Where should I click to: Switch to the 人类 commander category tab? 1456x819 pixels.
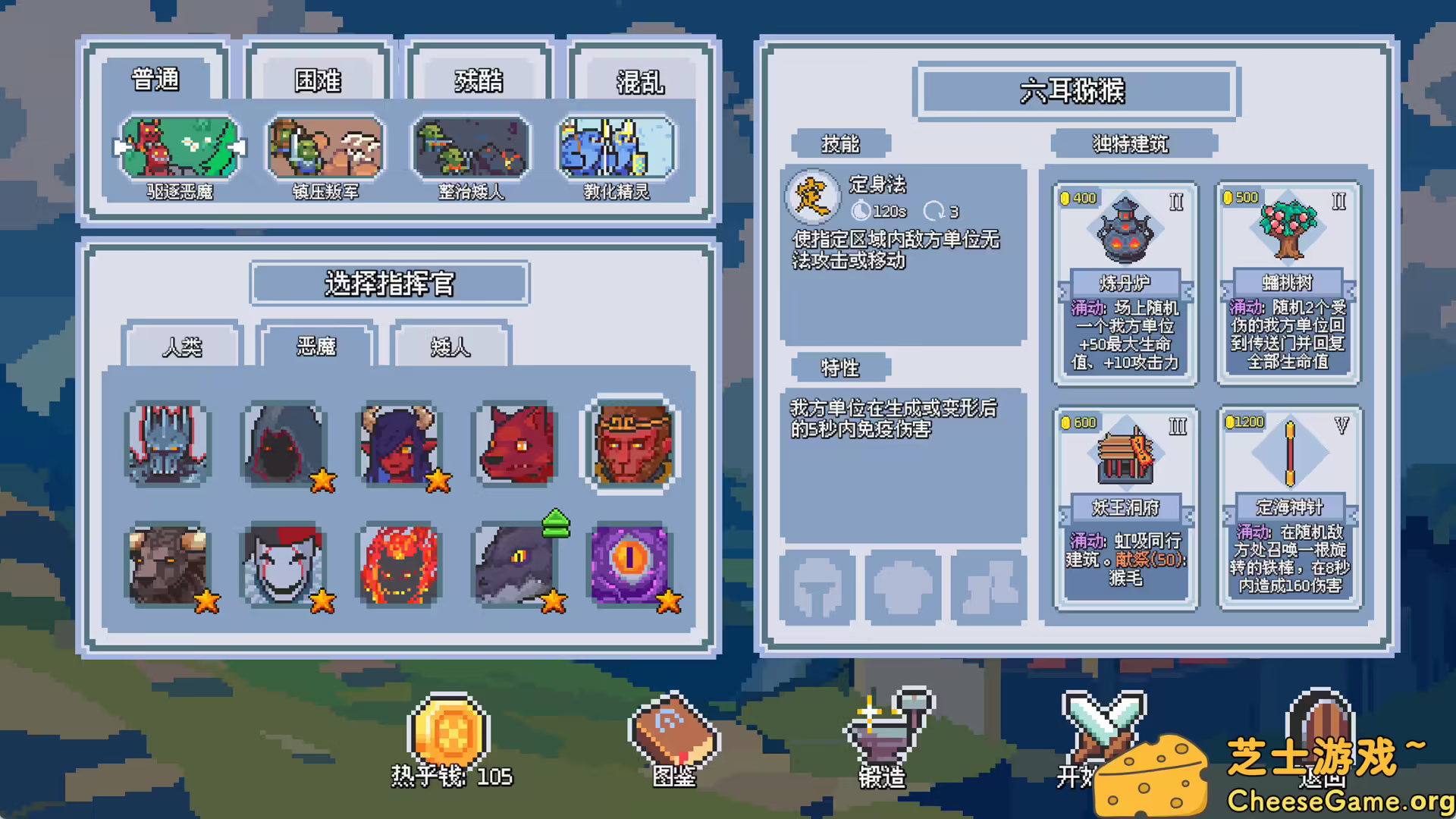(x=182, y=347)
